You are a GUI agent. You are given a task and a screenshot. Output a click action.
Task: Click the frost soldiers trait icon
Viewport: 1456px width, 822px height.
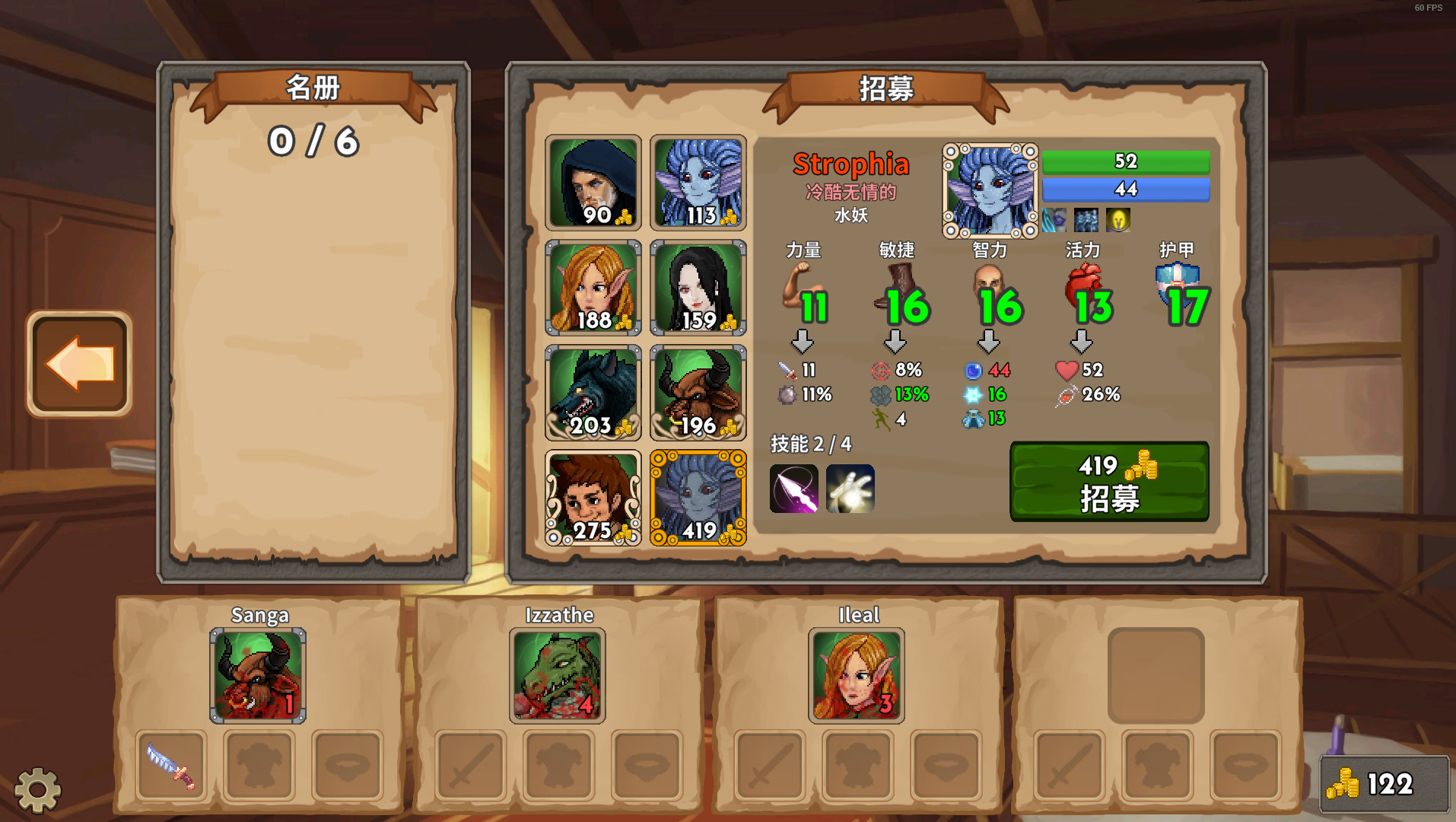click(x=1086, y=220)
